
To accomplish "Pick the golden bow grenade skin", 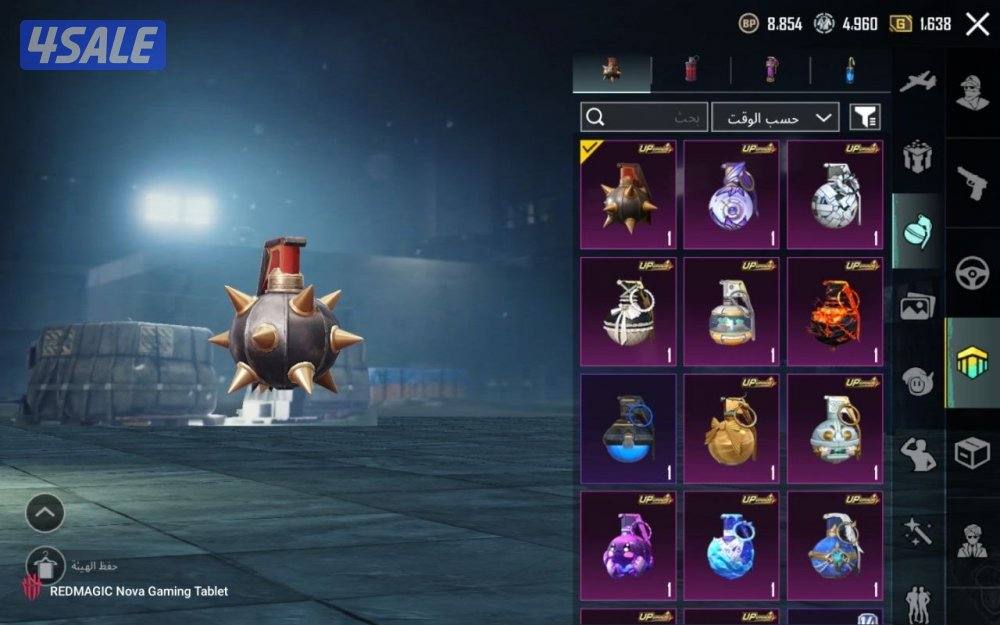I will click(x=731, y=429).
